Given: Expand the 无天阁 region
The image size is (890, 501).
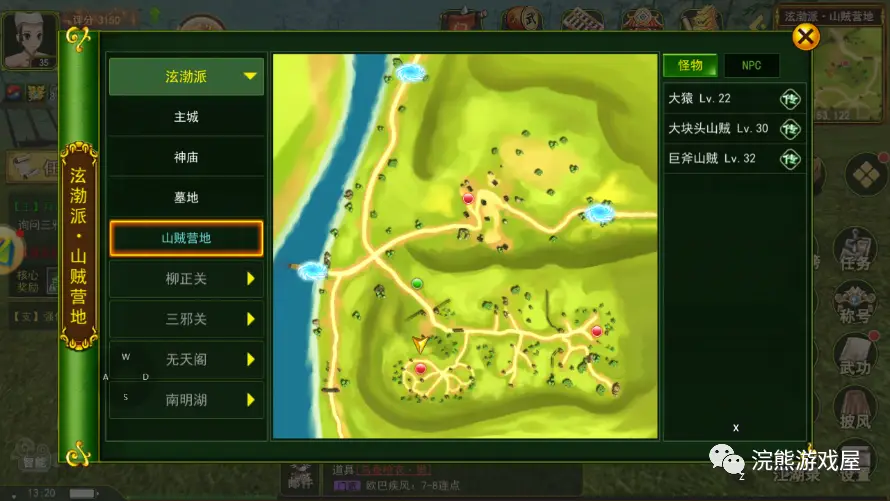Looking at the screenshot, I should [x=186, y=359].
